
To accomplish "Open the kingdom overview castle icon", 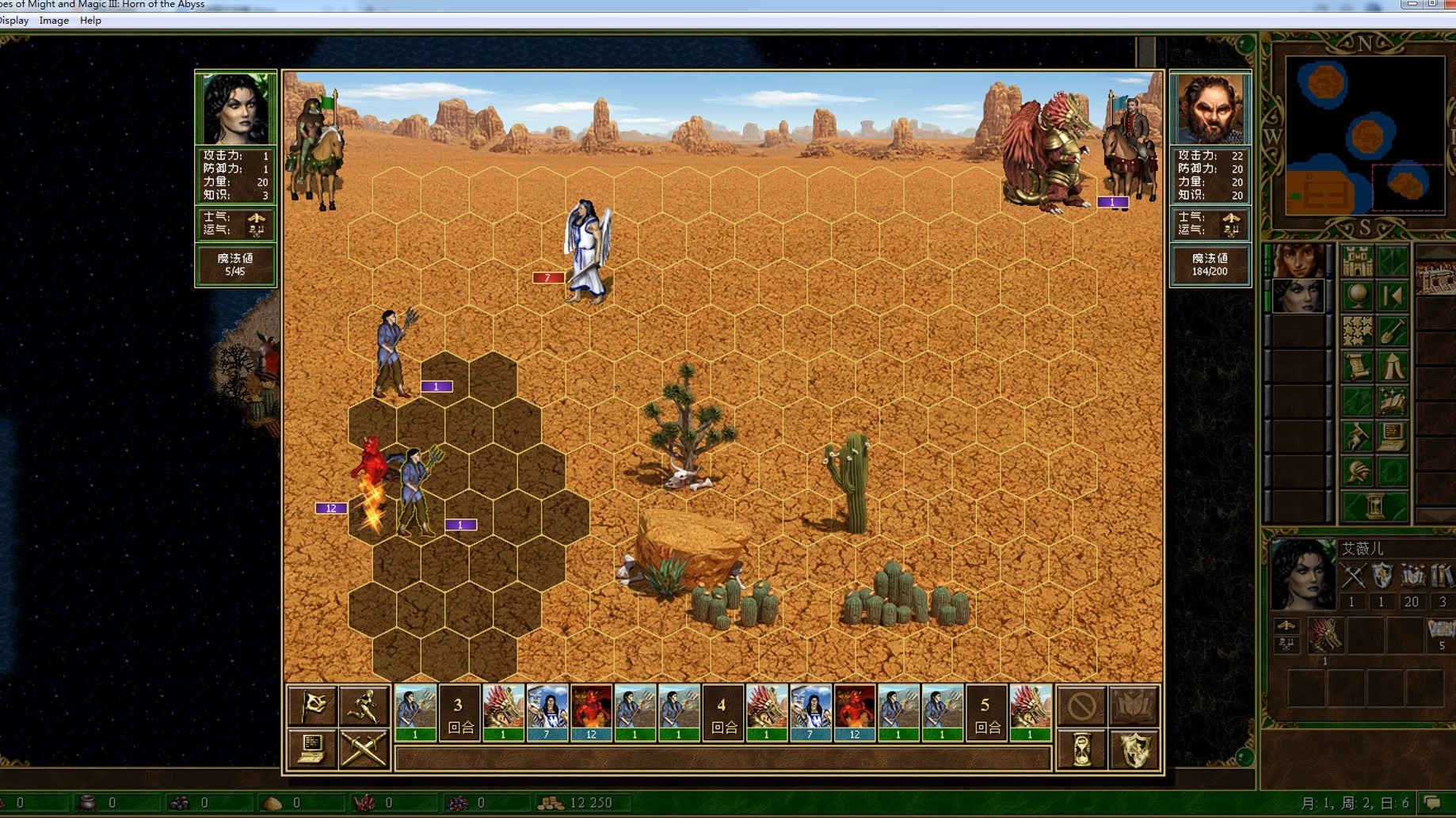I will 1357,261.
